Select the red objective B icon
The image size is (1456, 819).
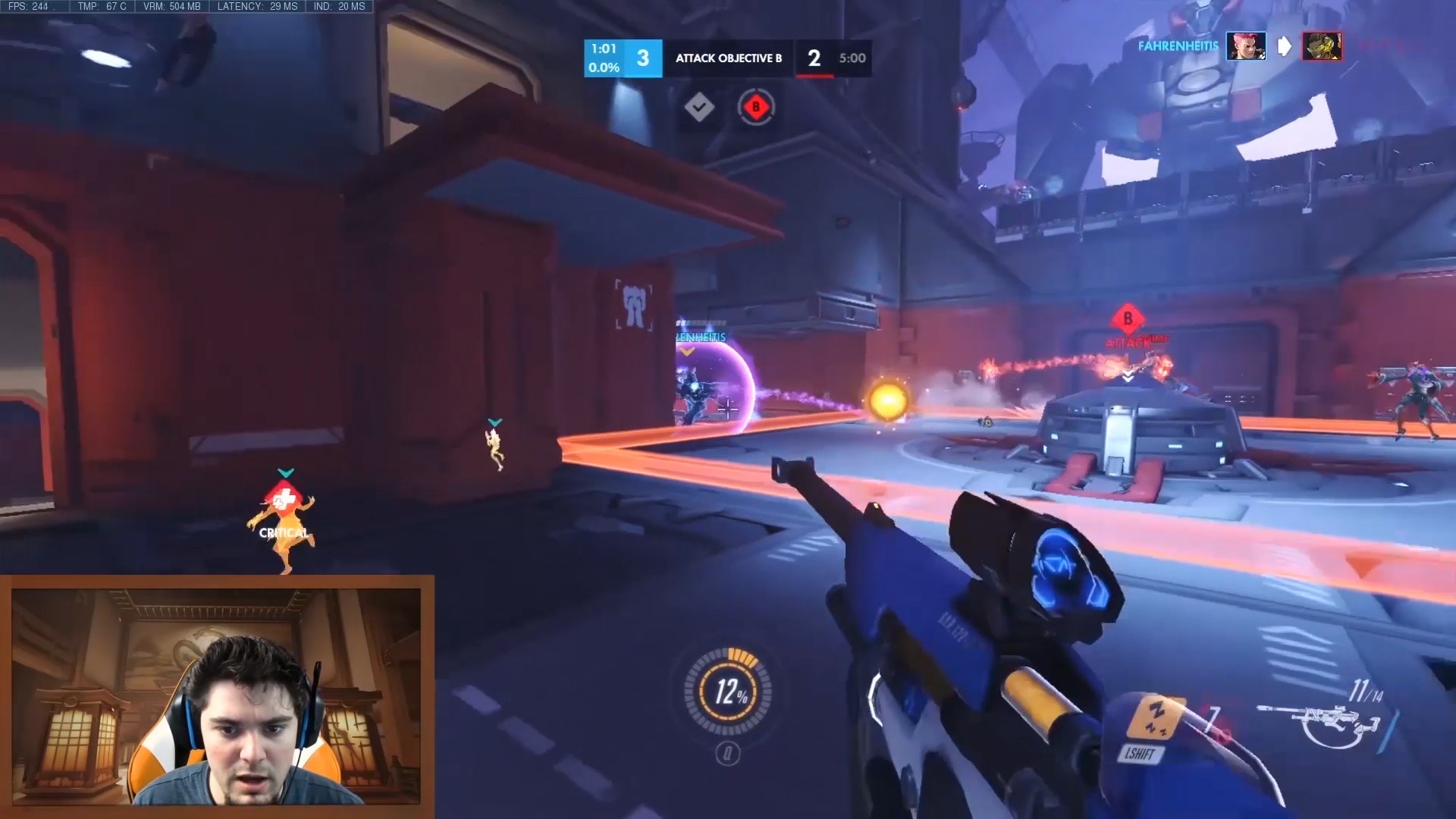tap(755, 107)
